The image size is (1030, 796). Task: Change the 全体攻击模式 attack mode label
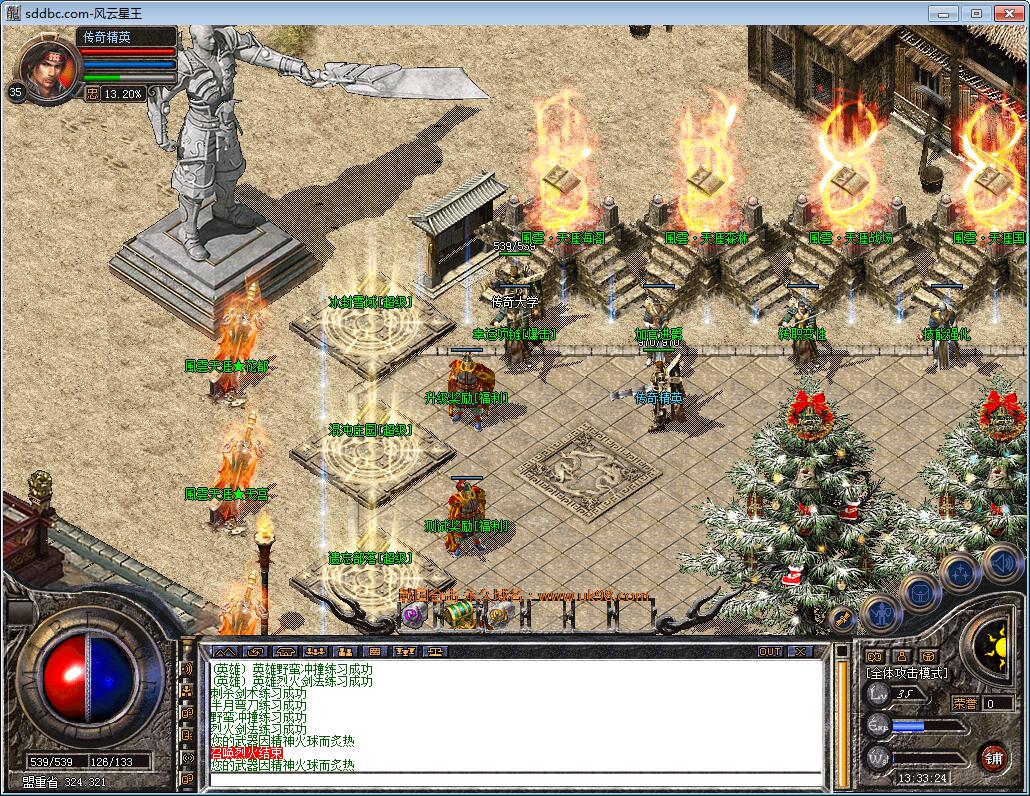907,673
